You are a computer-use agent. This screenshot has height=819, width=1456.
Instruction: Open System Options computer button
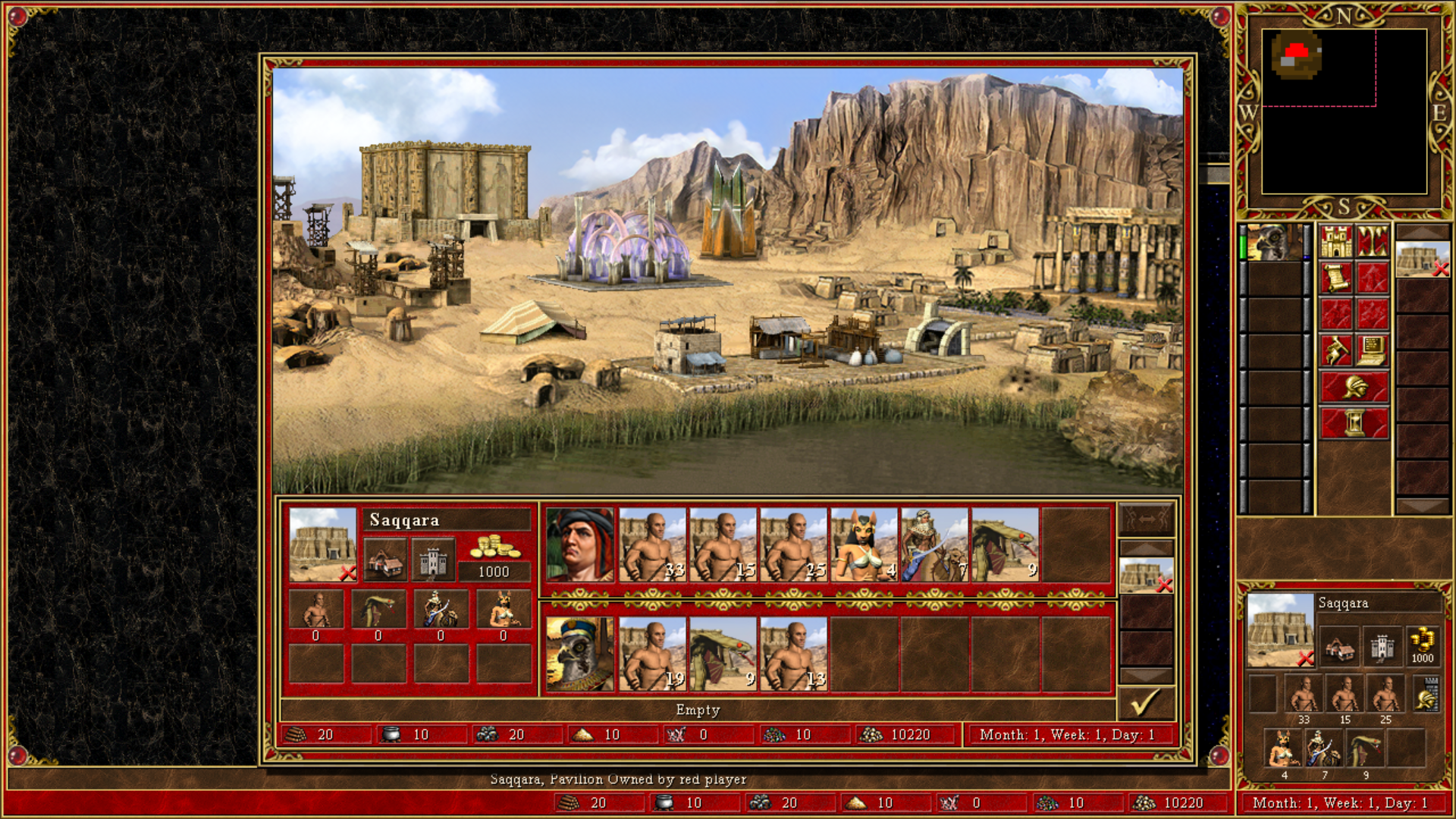(1373, 350)
